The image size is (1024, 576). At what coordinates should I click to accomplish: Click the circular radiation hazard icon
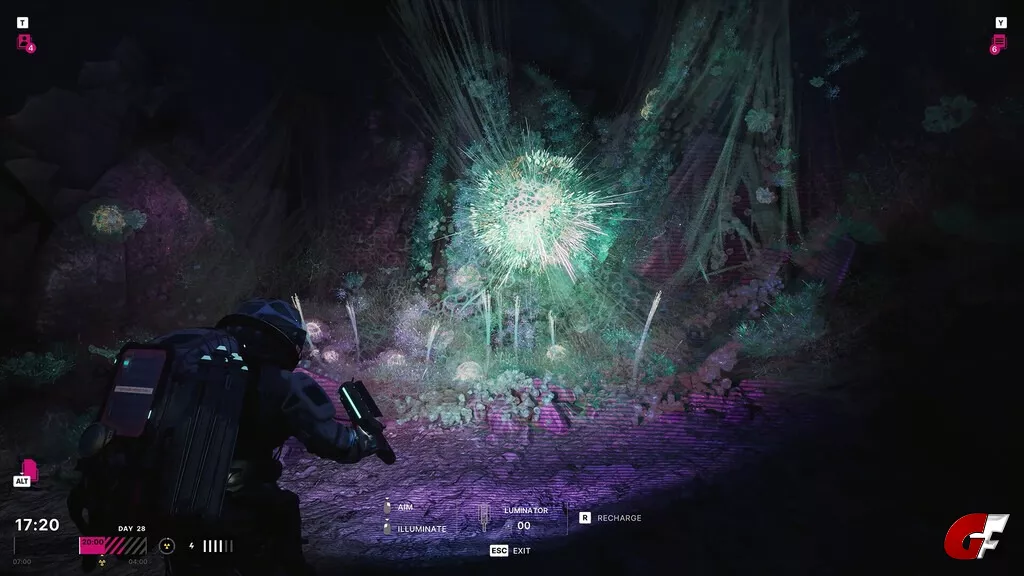tap(167, 546)
